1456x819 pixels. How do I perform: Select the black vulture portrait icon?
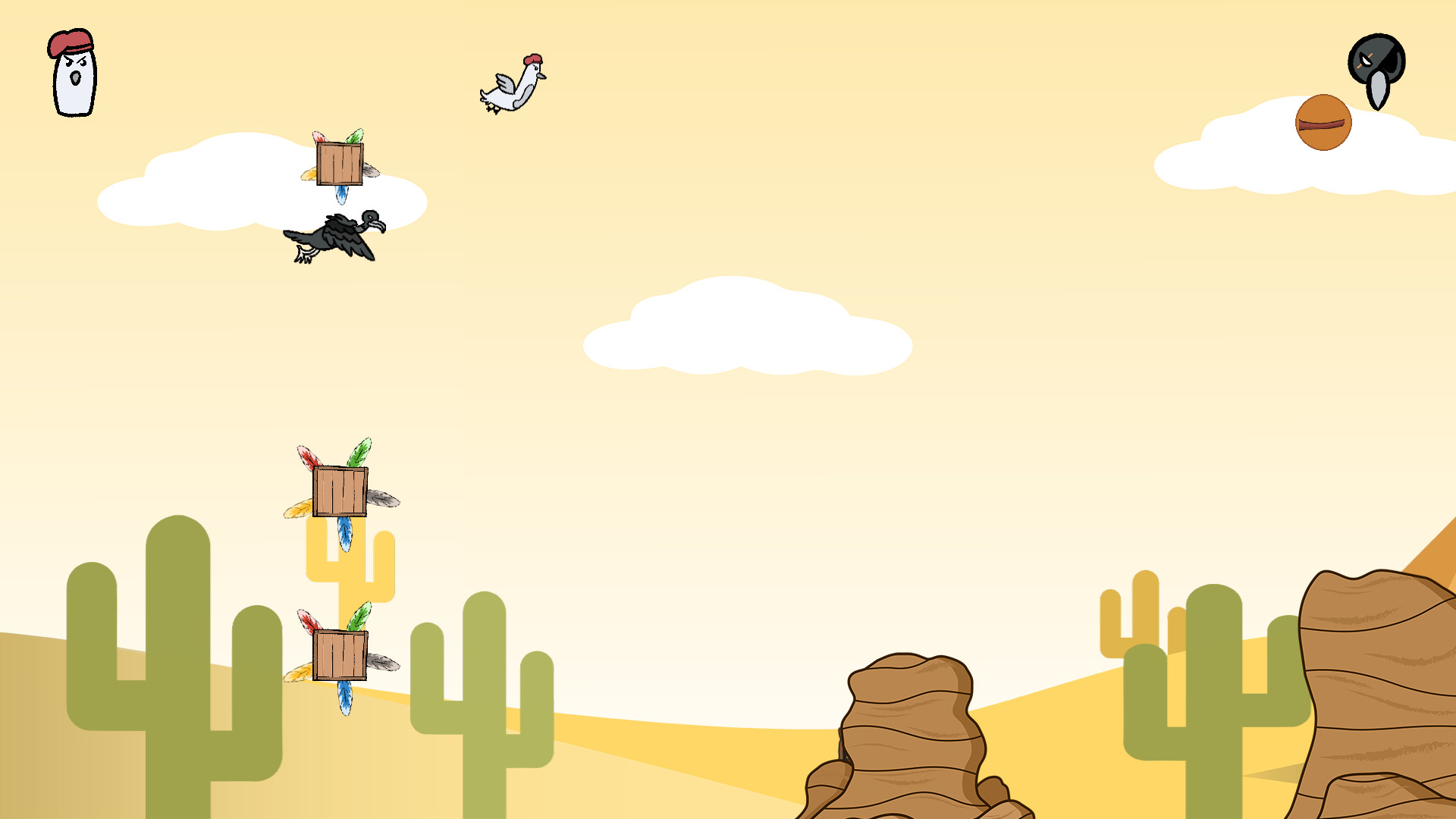(1376, 69)
